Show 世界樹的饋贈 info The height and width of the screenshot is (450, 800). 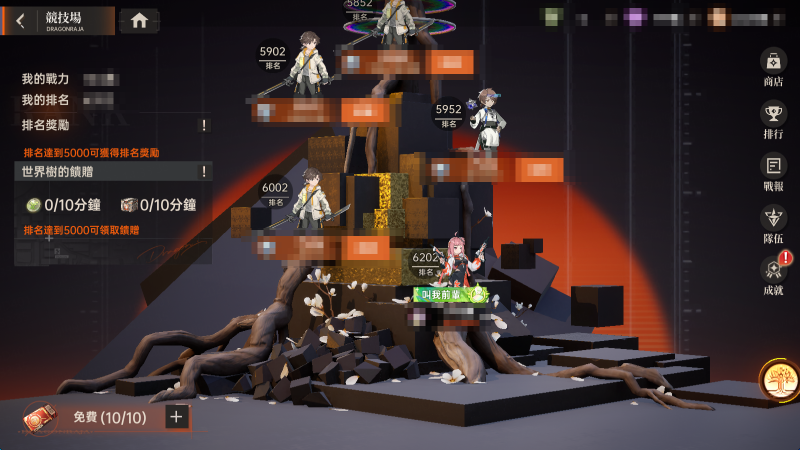[204, 172]
